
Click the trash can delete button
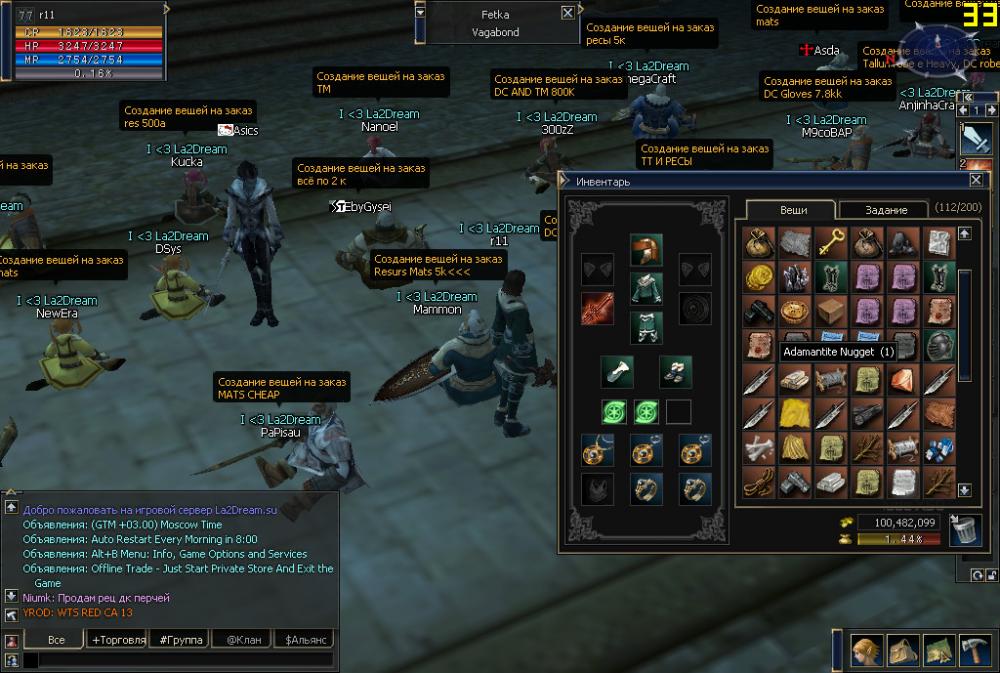(965, 528)
